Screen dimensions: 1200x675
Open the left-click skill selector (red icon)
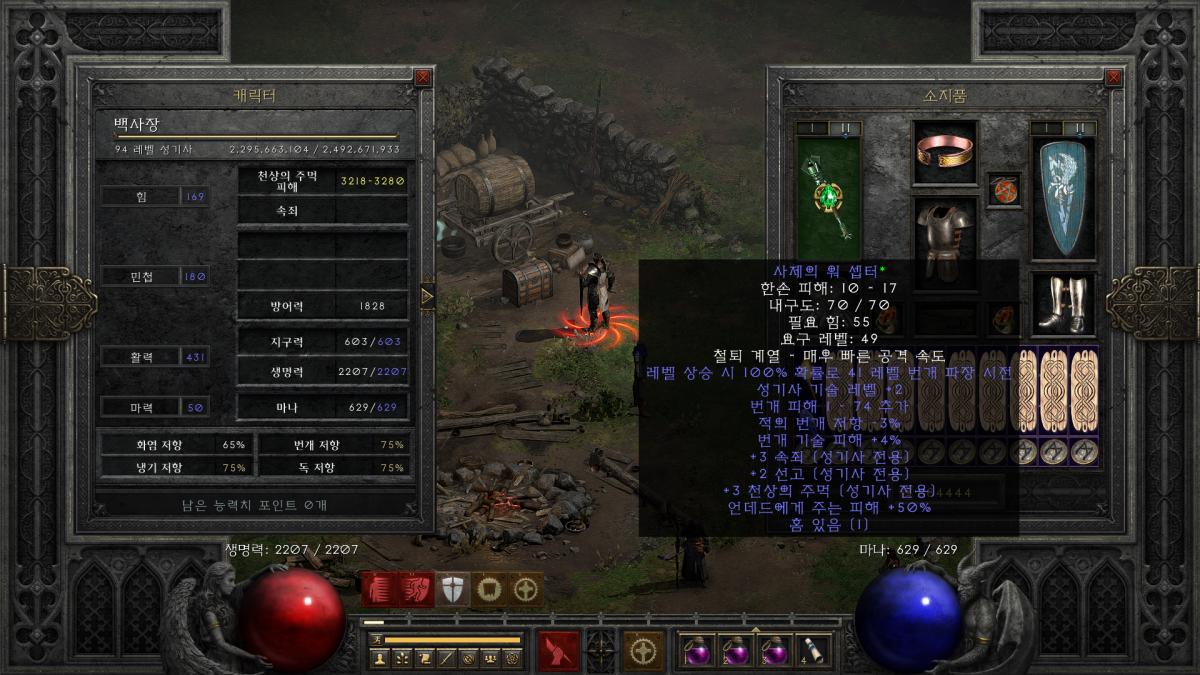pos(557,650)
